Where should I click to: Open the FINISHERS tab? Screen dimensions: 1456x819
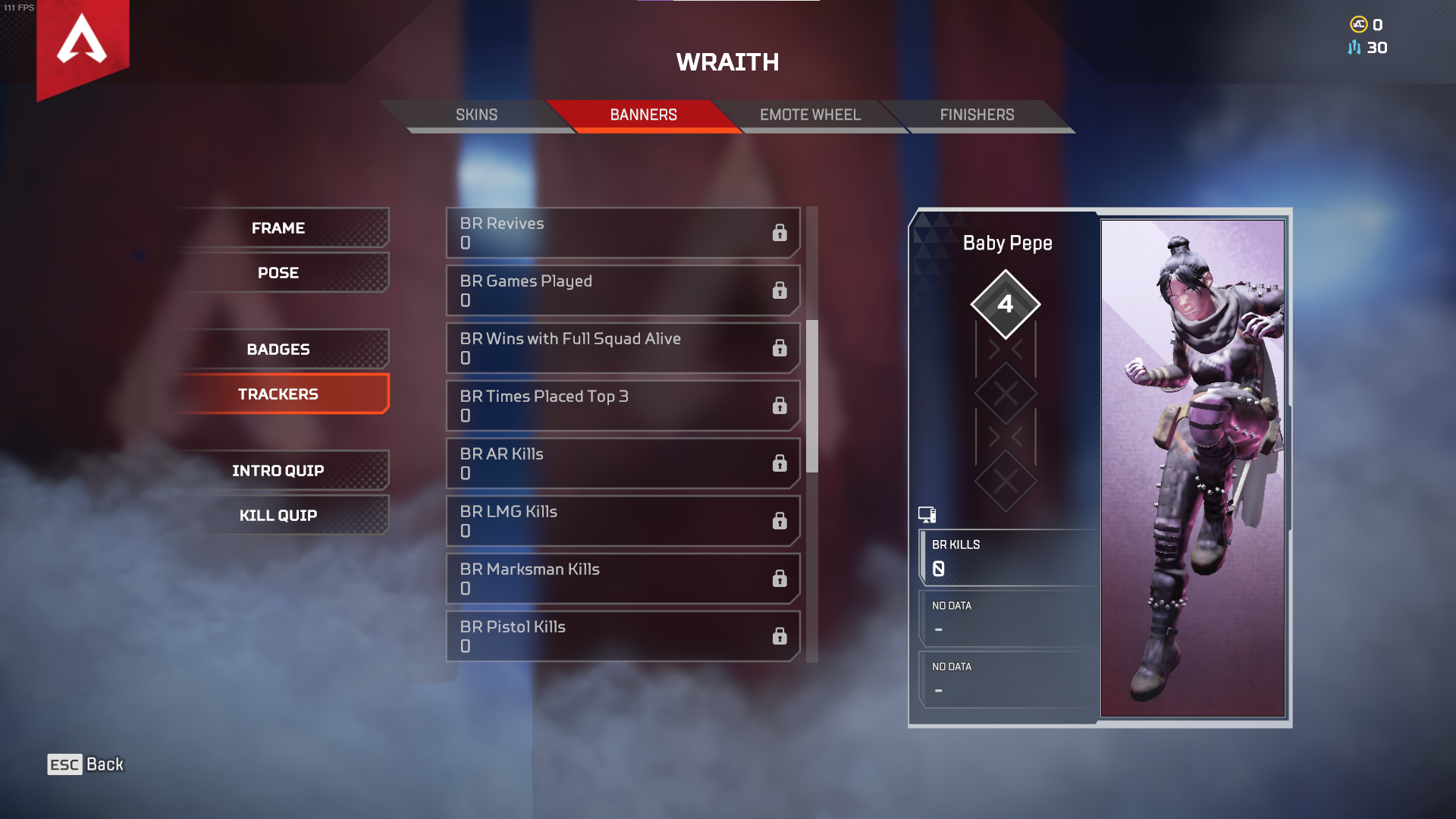coord(977,115)
